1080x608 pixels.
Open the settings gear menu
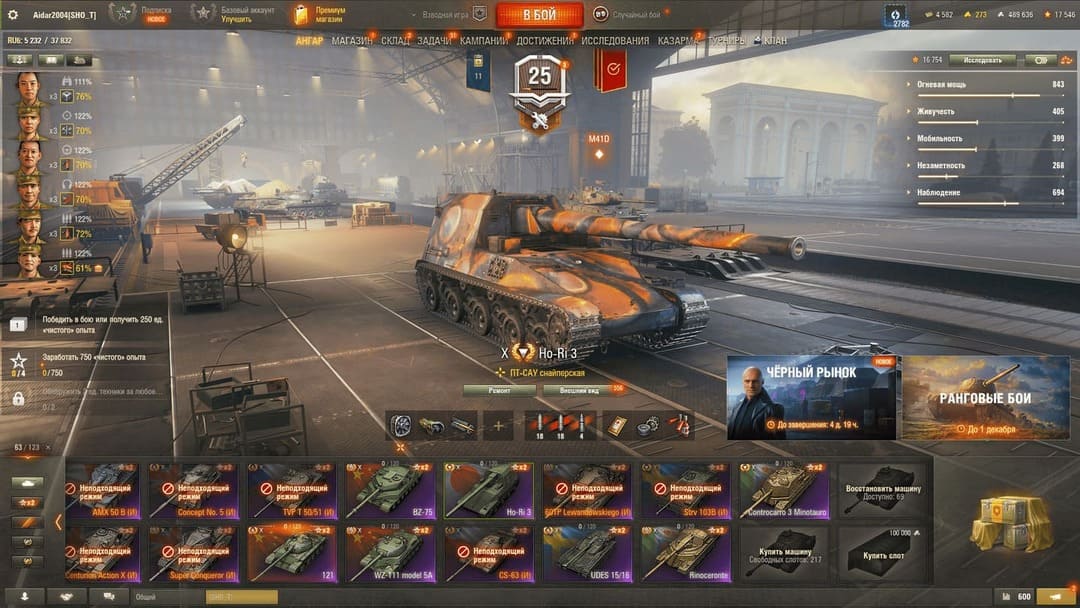[x=13, y=14]
